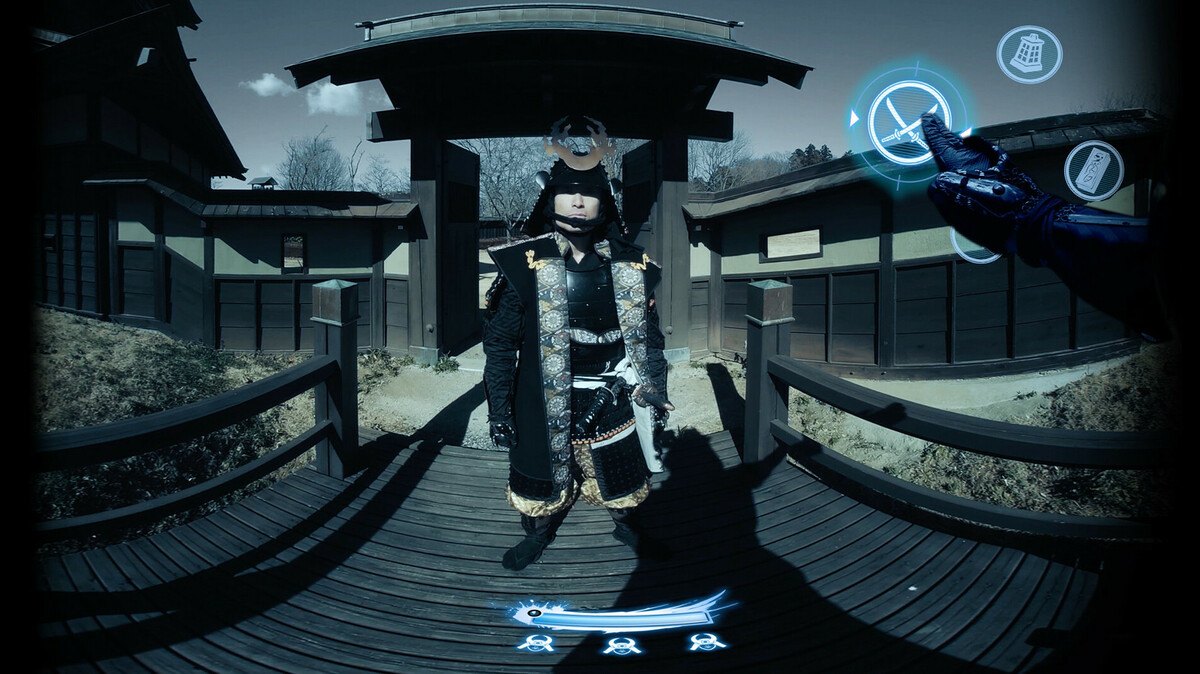Screen dimensions: 1200x674
Task: Activate the paper talisman icon
Action: tap(1092, 170)
